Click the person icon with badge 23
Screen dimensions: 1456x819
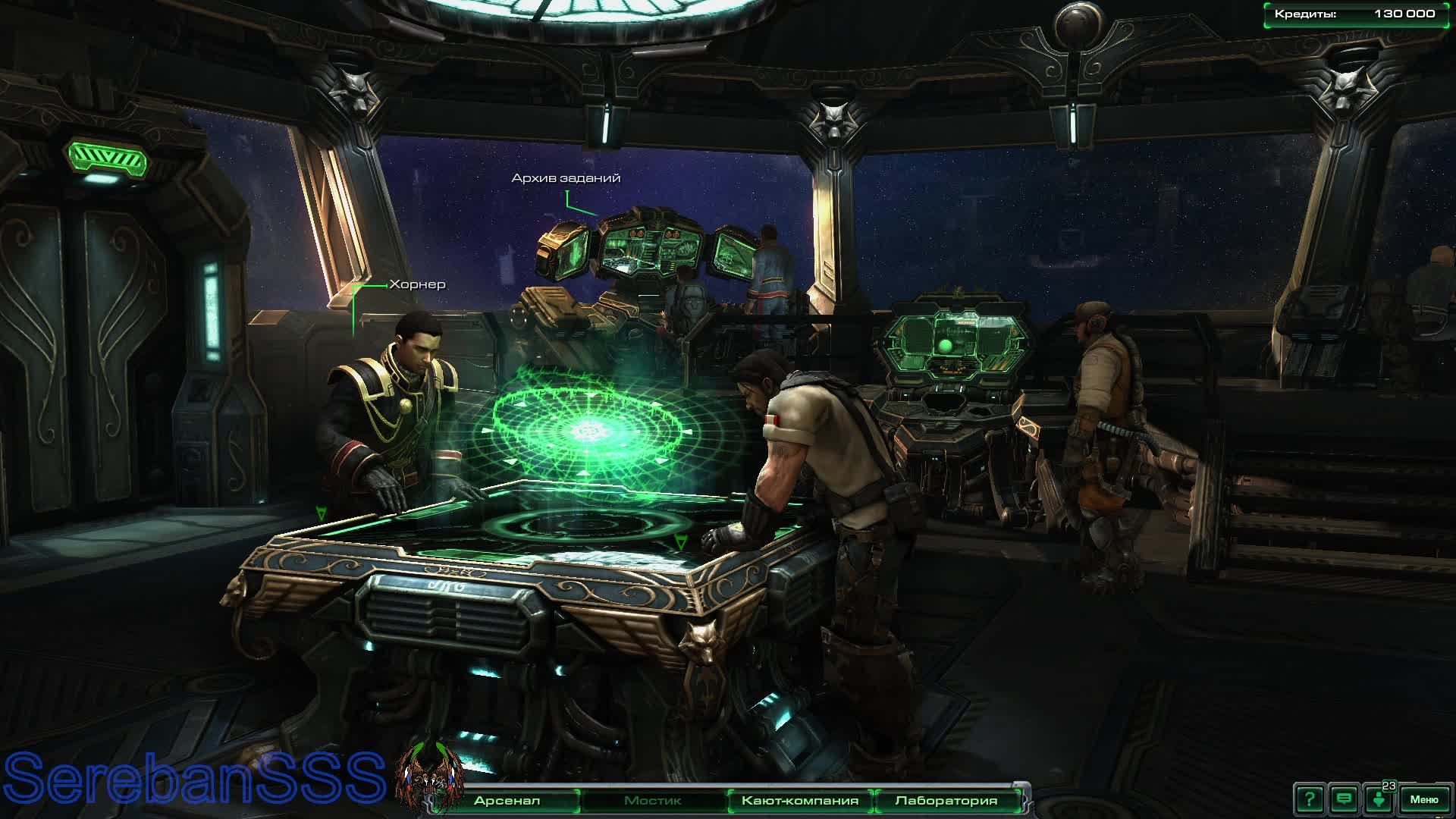point(1379,799)
